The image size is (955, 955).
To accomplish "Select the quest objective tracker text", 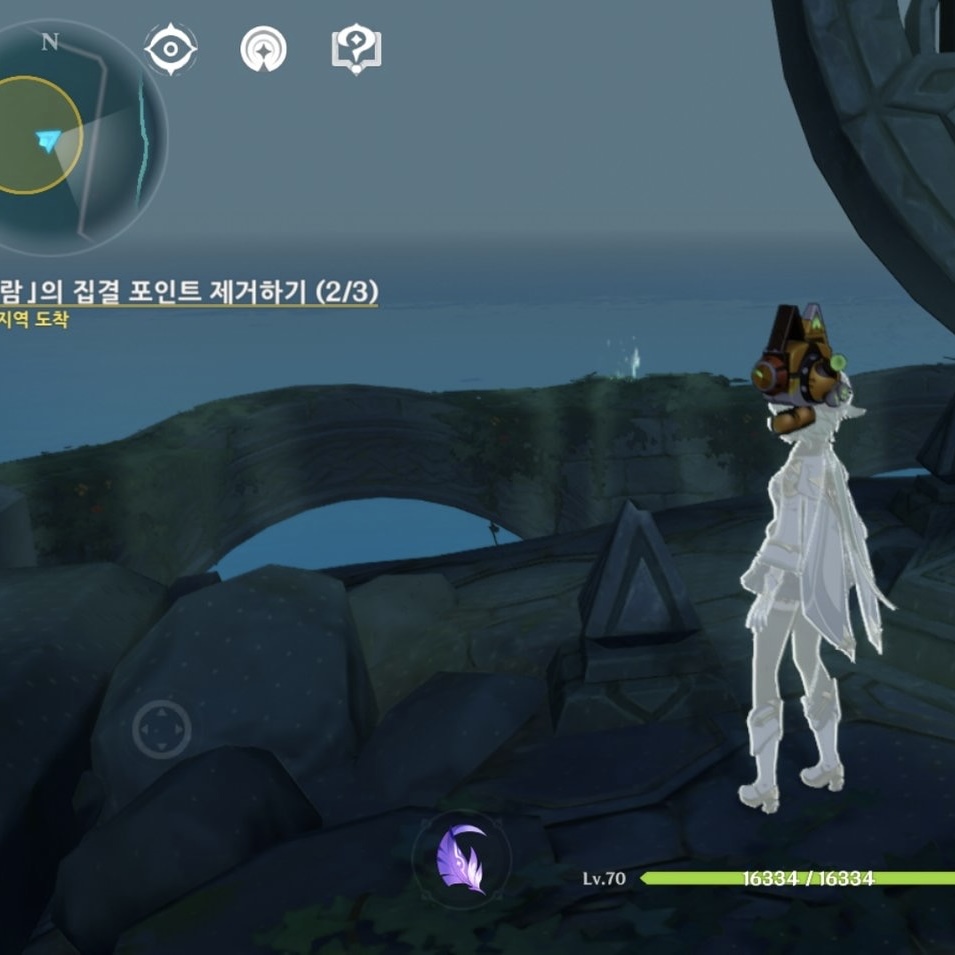I will 190,292.
